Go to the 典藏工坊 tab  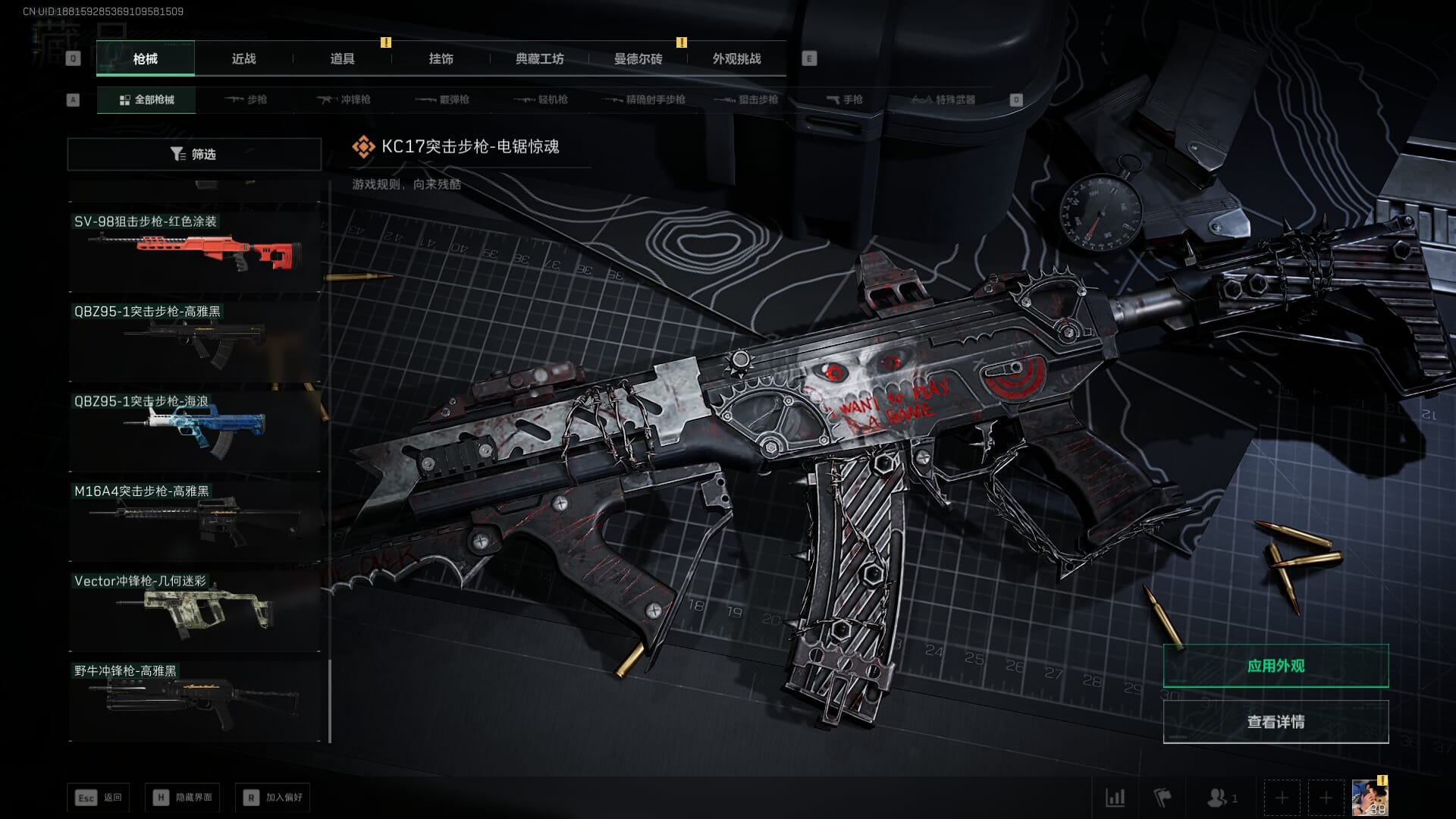(539, 58)
